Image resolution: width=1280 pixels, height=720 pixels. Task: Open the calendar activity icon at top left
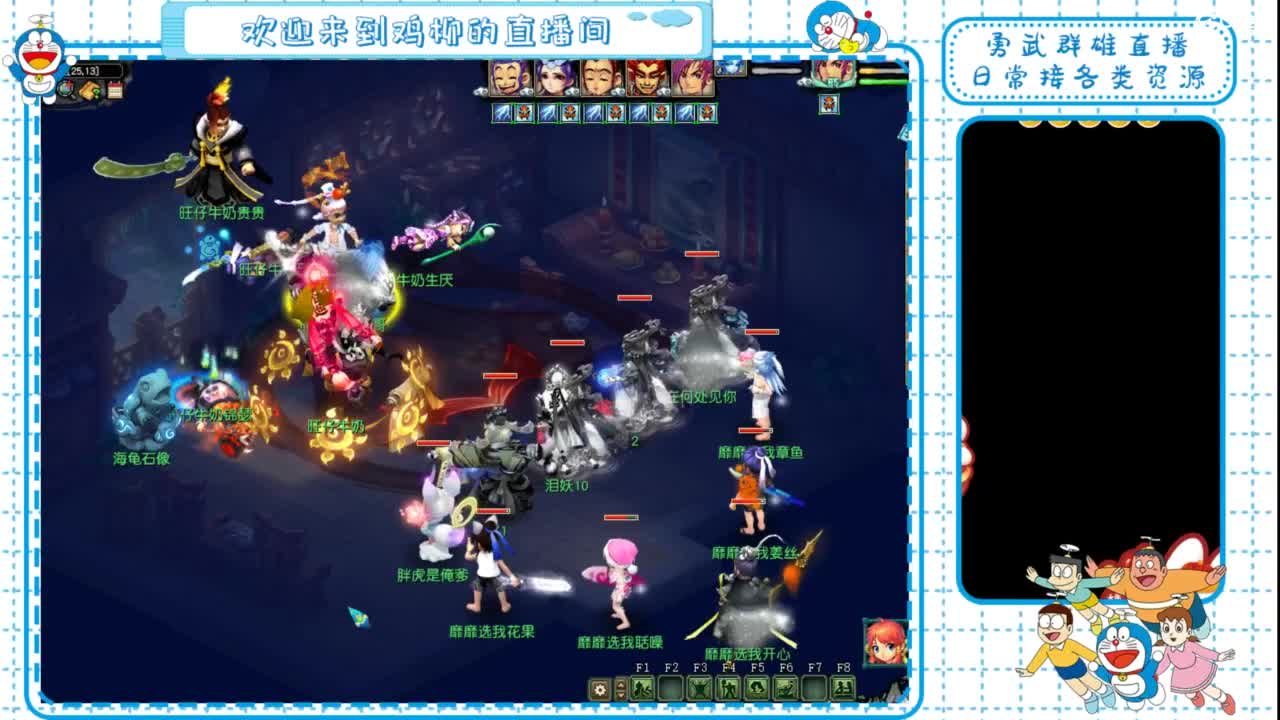(x=115, y=89)
